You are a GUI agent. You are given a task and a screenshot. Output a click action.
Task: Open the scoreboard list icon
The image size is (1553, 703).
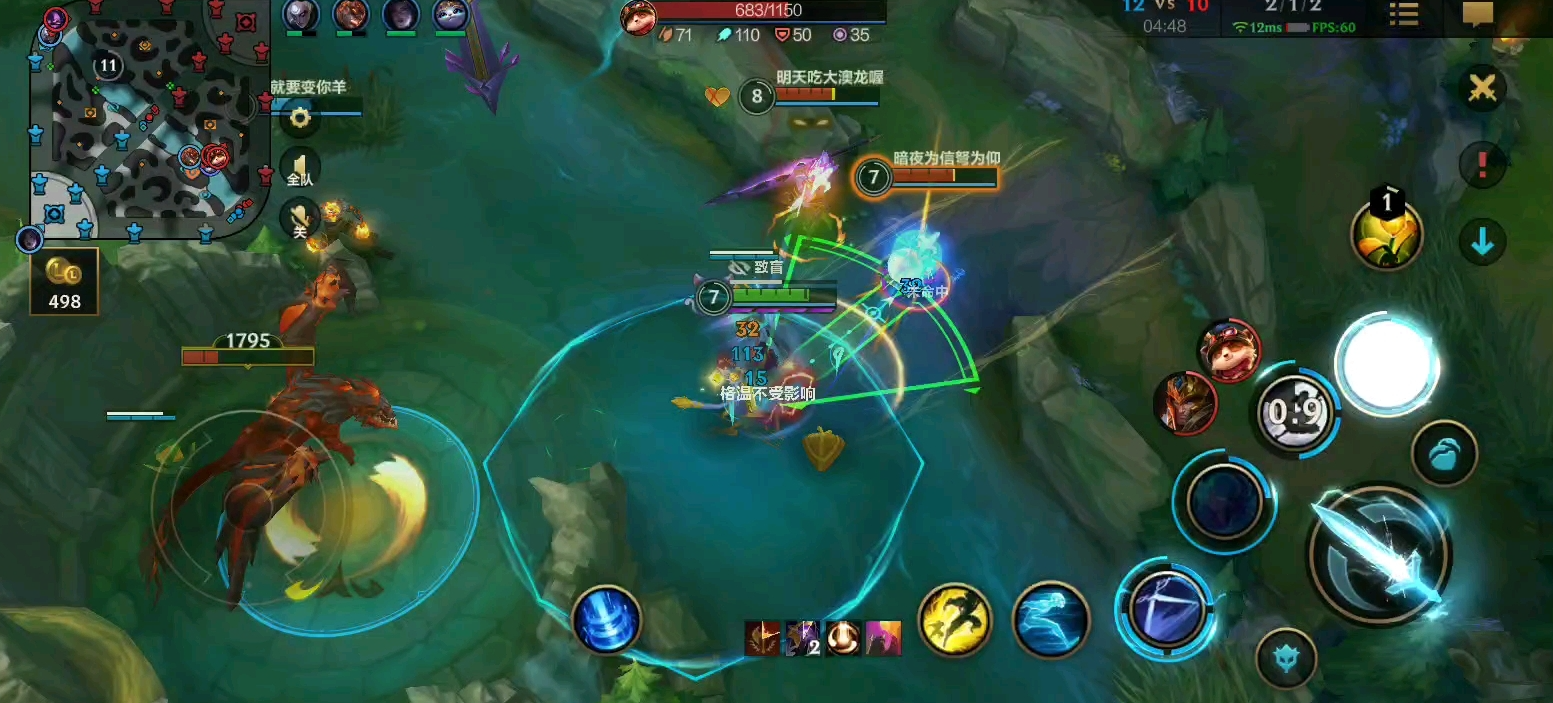(x=1405, y=15)
